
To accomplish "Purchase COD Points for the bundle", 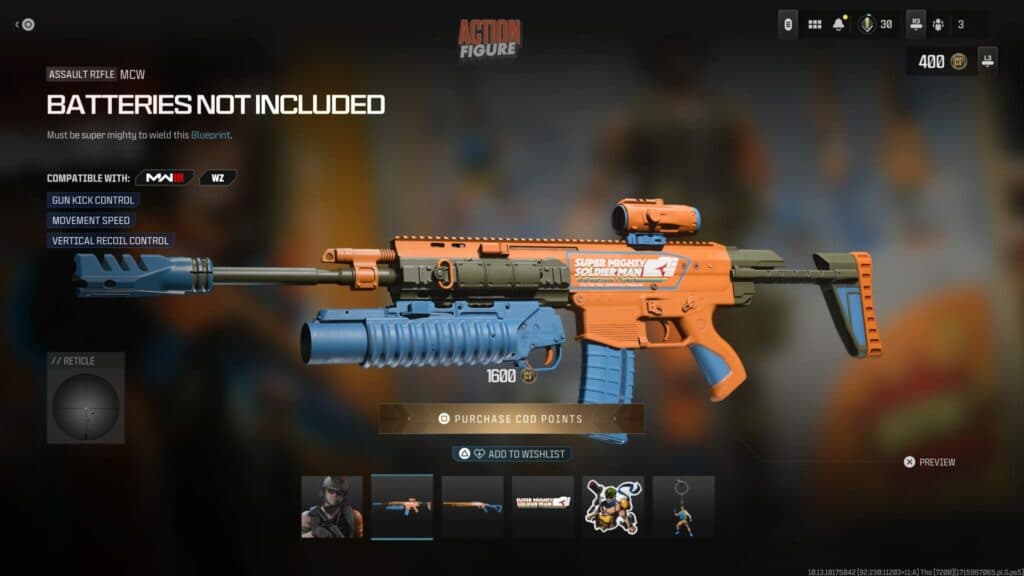I will tap(511, 419).
